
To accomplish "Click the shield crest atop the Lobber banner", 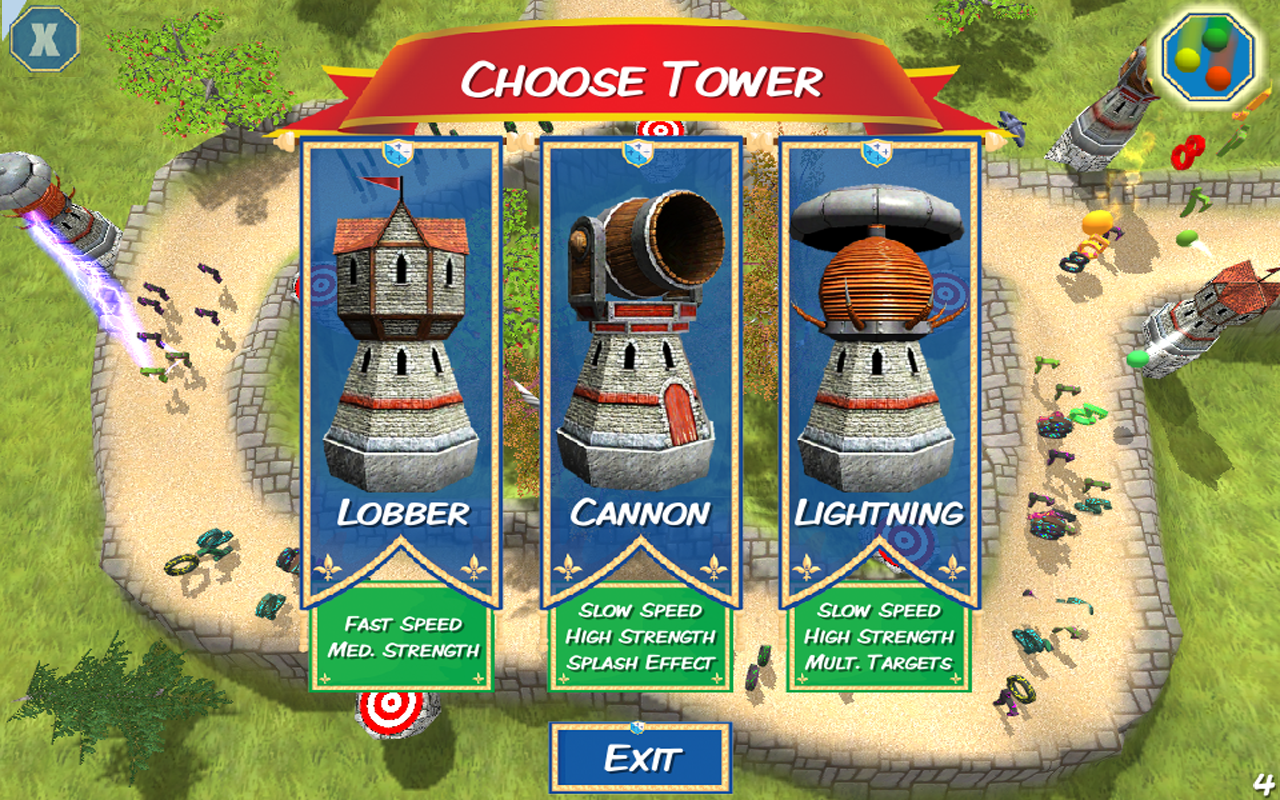I will click(399, 150).
